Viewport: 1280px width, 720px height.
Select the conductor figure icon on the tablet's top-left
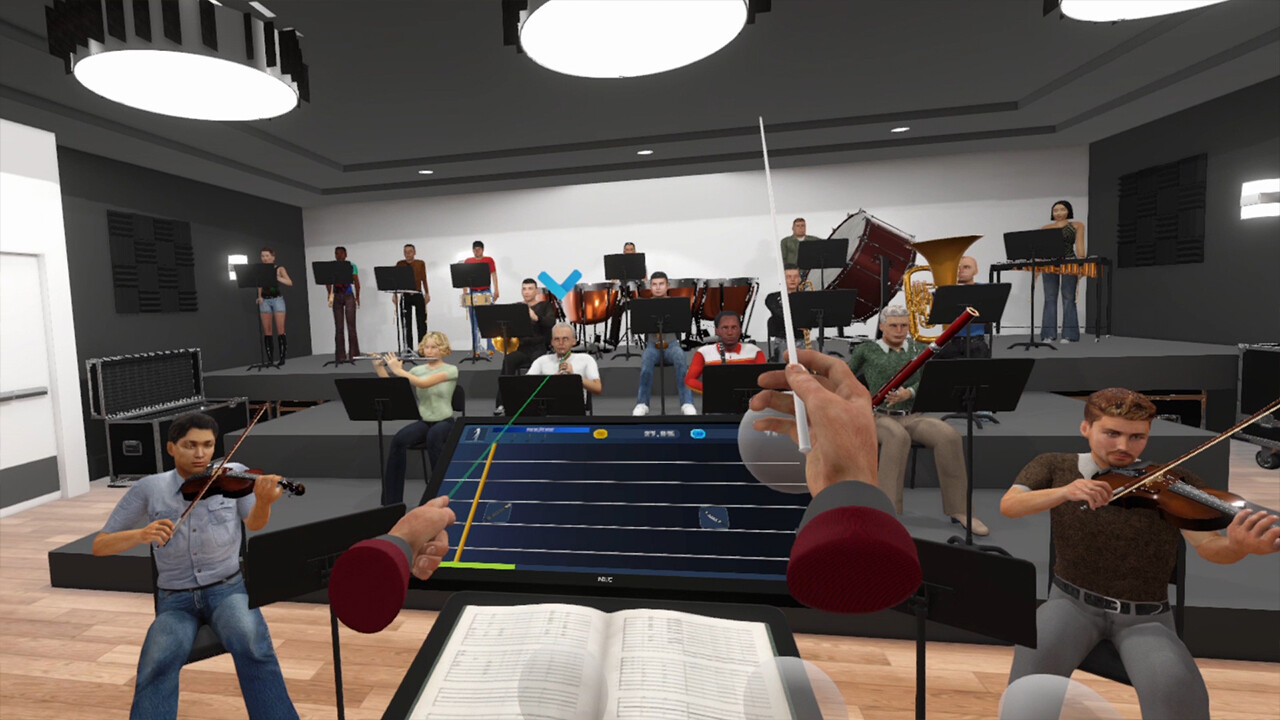coord(475,432)
